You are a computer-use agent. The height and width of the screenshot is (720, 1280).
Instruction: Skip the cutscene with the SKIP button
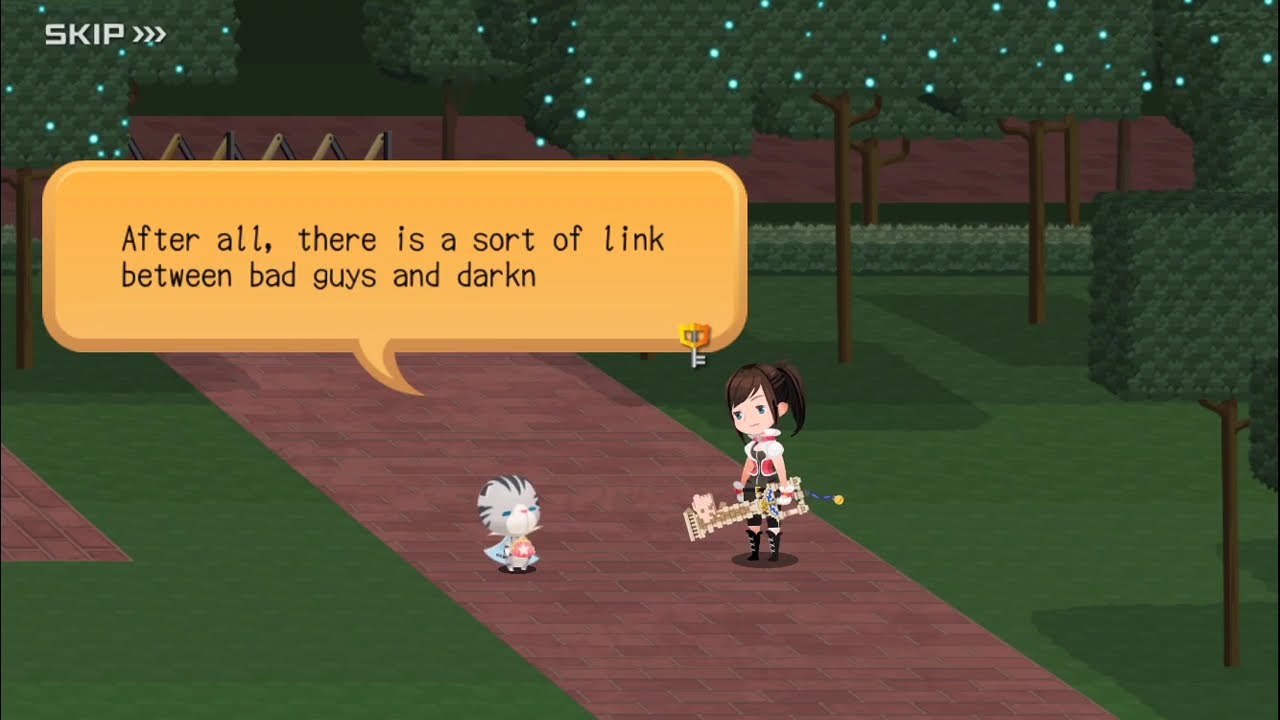point(105,36)
